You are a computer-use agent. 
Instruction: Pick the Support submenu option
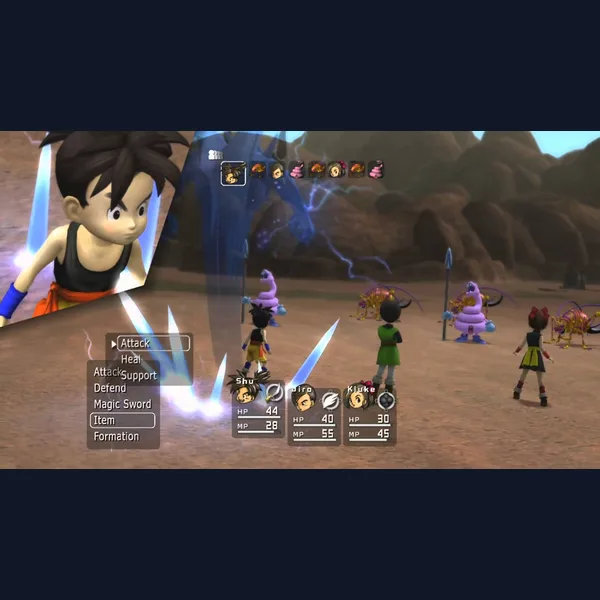pos(139,375)
